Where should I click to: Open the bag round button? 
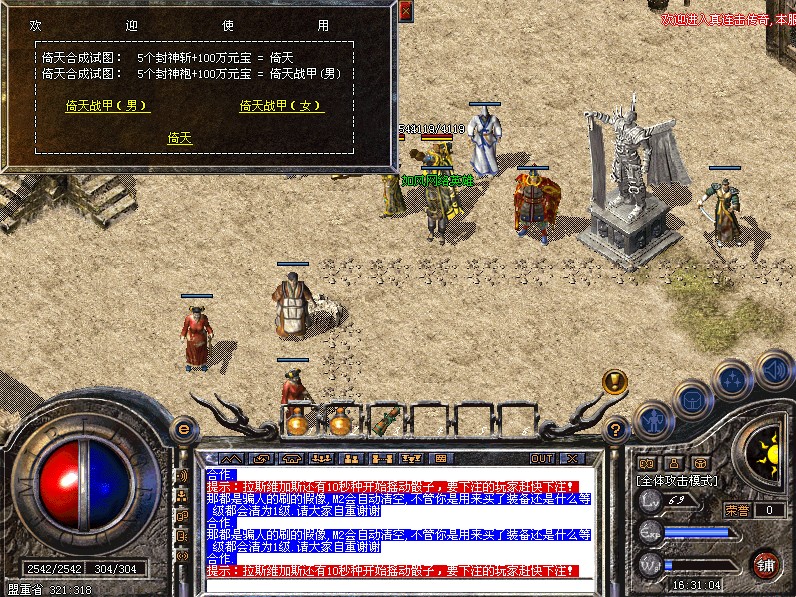[x=692, y=401]
